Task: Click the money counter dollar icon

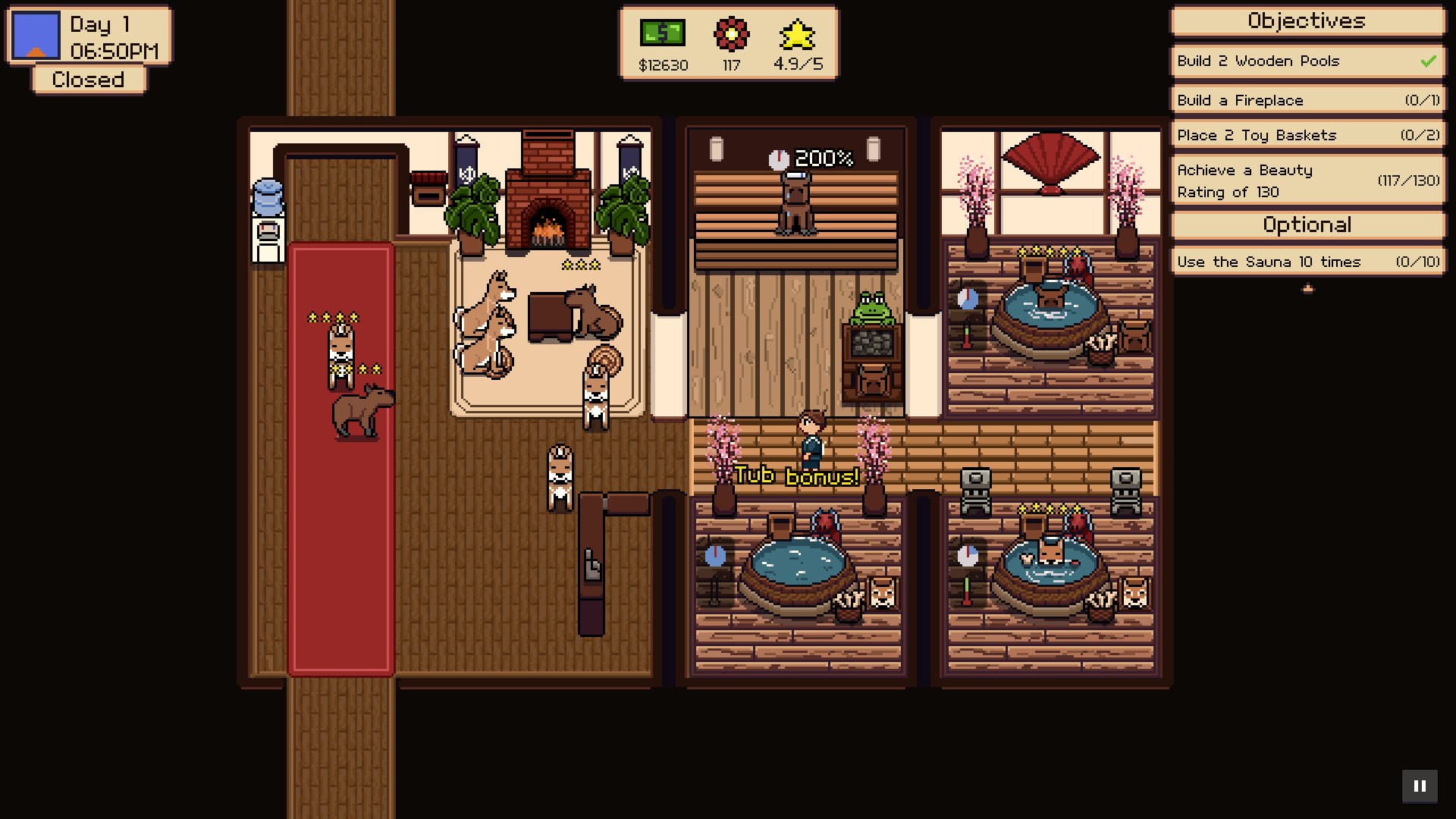Action: pos(661,33)
